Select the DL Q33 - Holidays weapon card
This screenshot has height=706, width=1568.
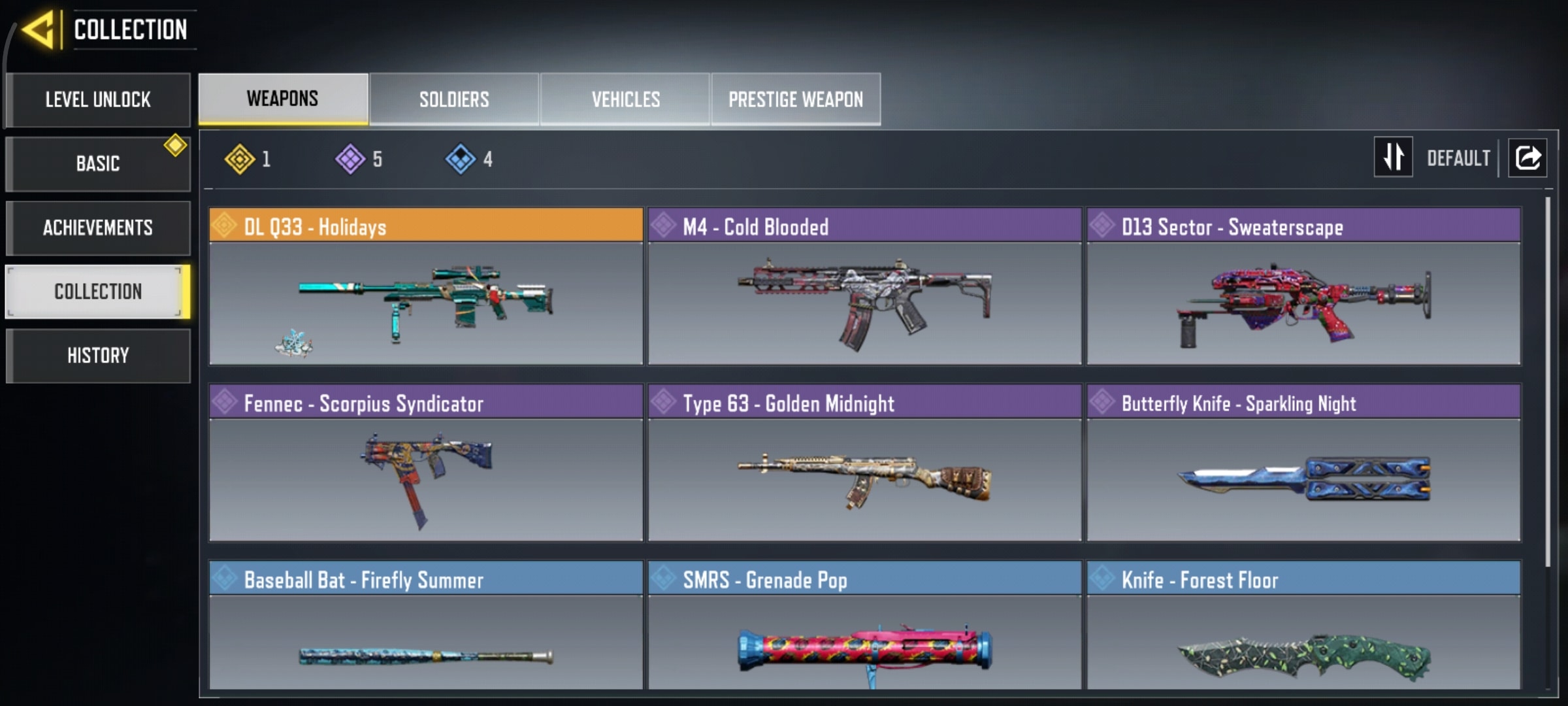pyautogui.click(x=426, y=286)
